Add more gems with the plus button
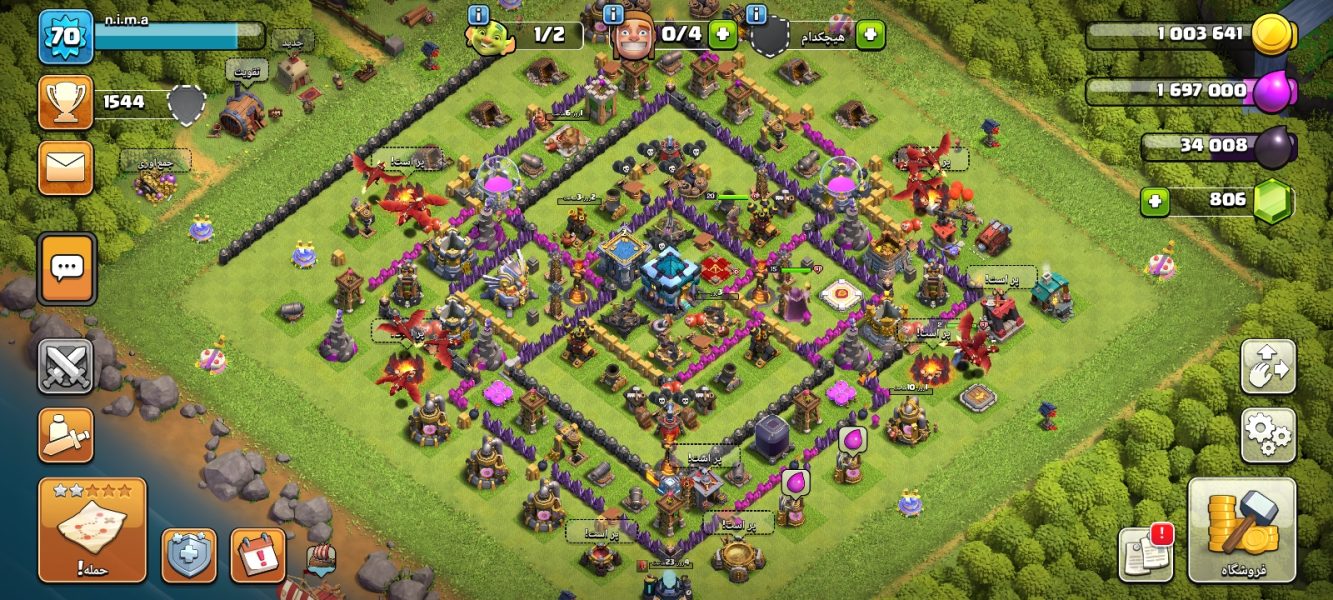This screenshot has height=600, width=1333. [1155, 201]
